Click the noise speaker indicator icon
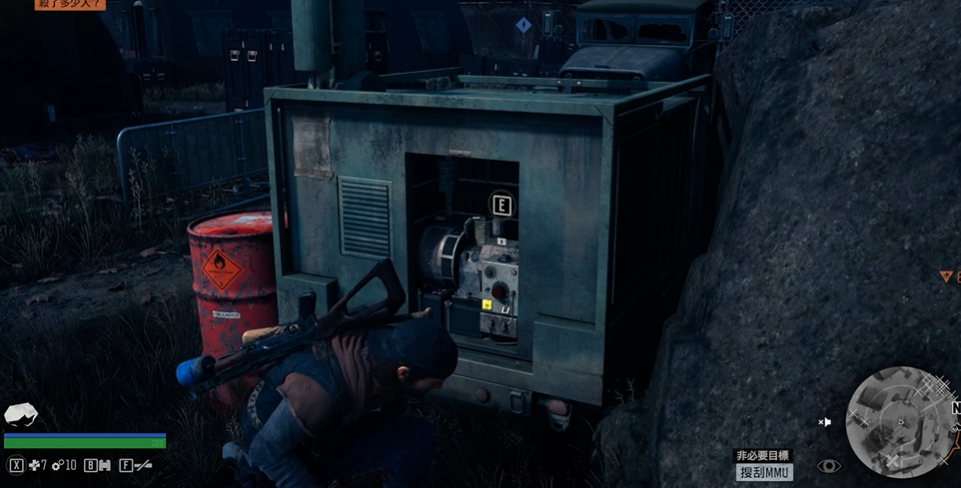The width and height of the screenshot is (961, 488). [x=824, y=422]
